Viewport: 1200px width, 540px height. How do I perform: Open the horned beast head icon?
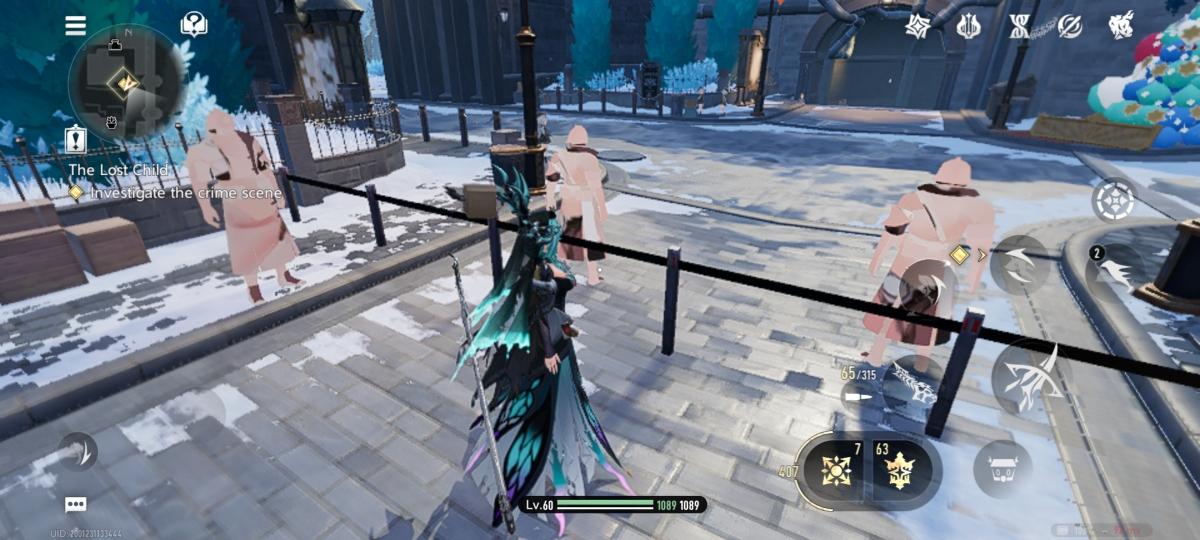click(x=1121, y=26)
